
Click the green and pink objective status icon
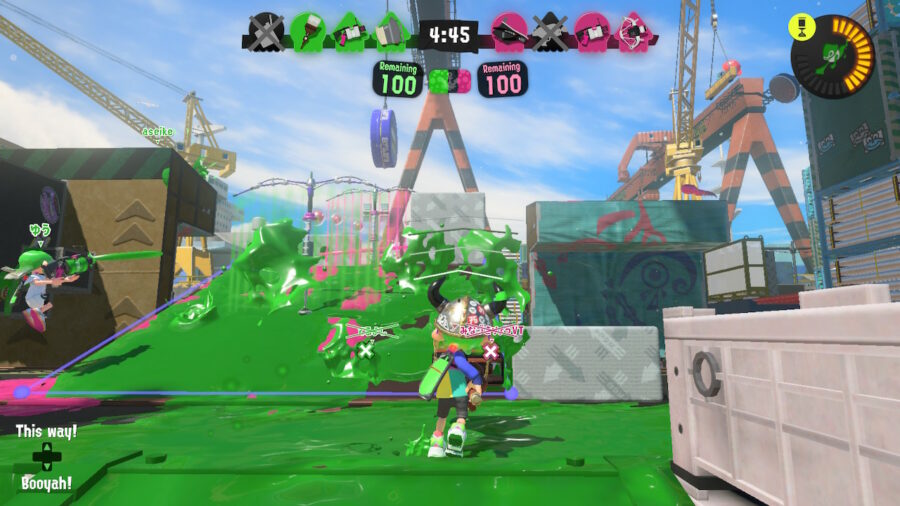pyautogui.click(x=449, y=81)
